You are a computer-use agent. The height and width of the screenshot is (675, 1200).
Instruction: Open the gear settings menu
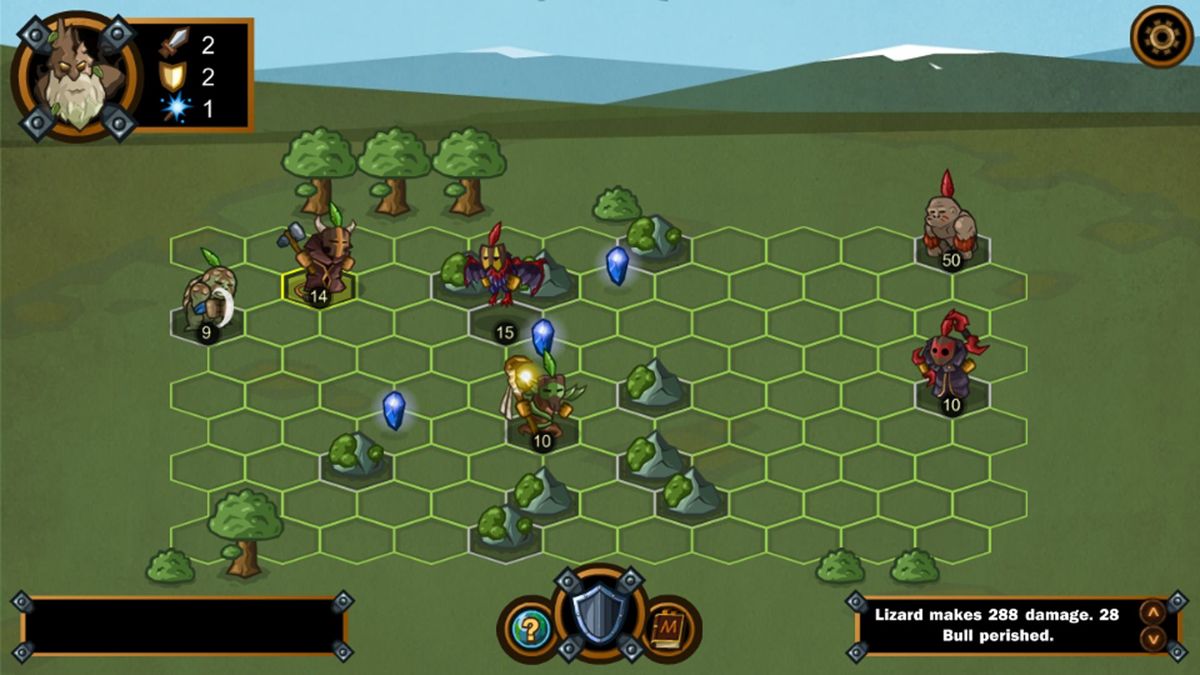pyautogui.click(x=1161, y=37)
